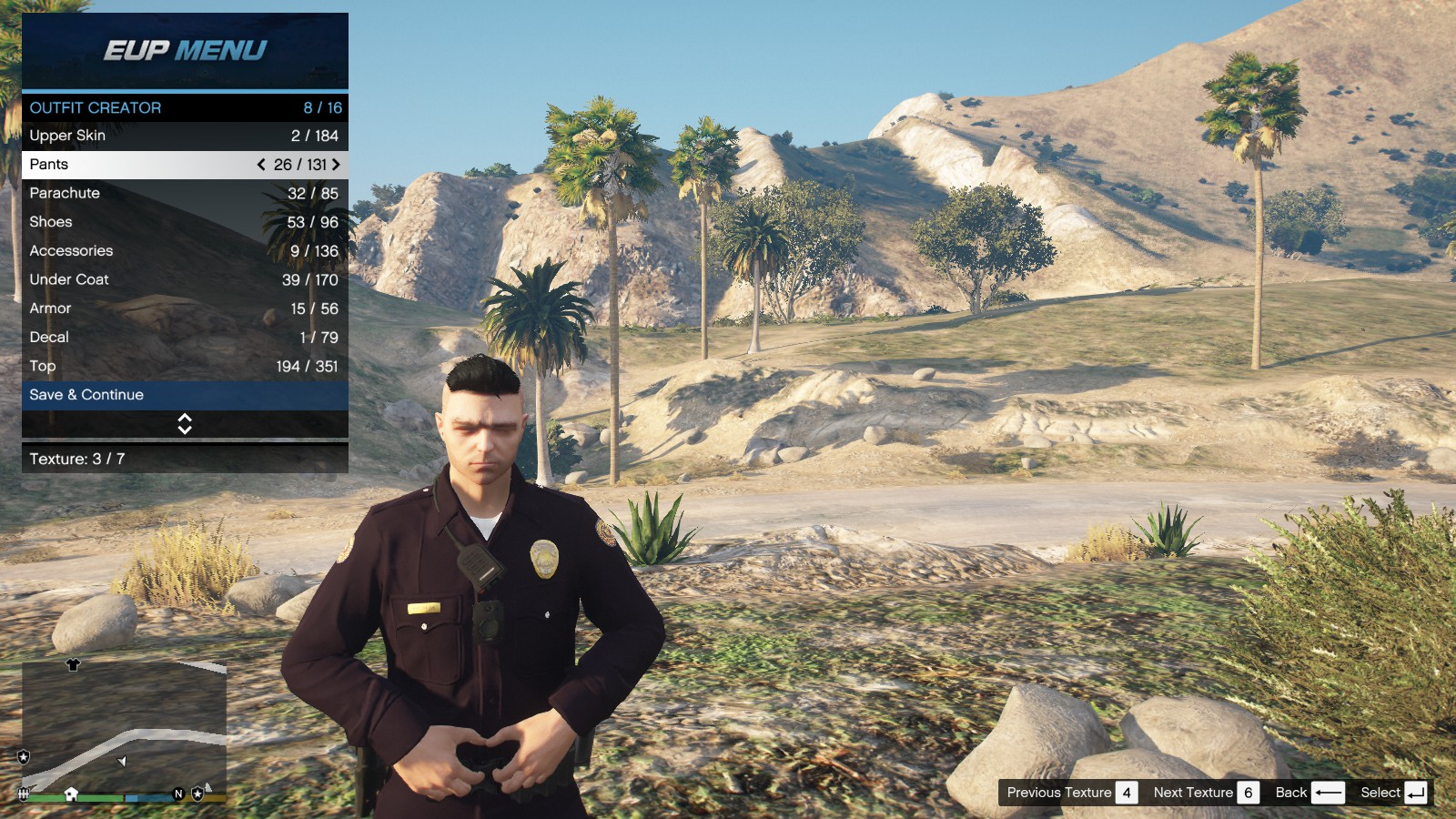1456x819 pixels.
Task: Choose the Accessories menu row
Action: (x=185, y=251)
